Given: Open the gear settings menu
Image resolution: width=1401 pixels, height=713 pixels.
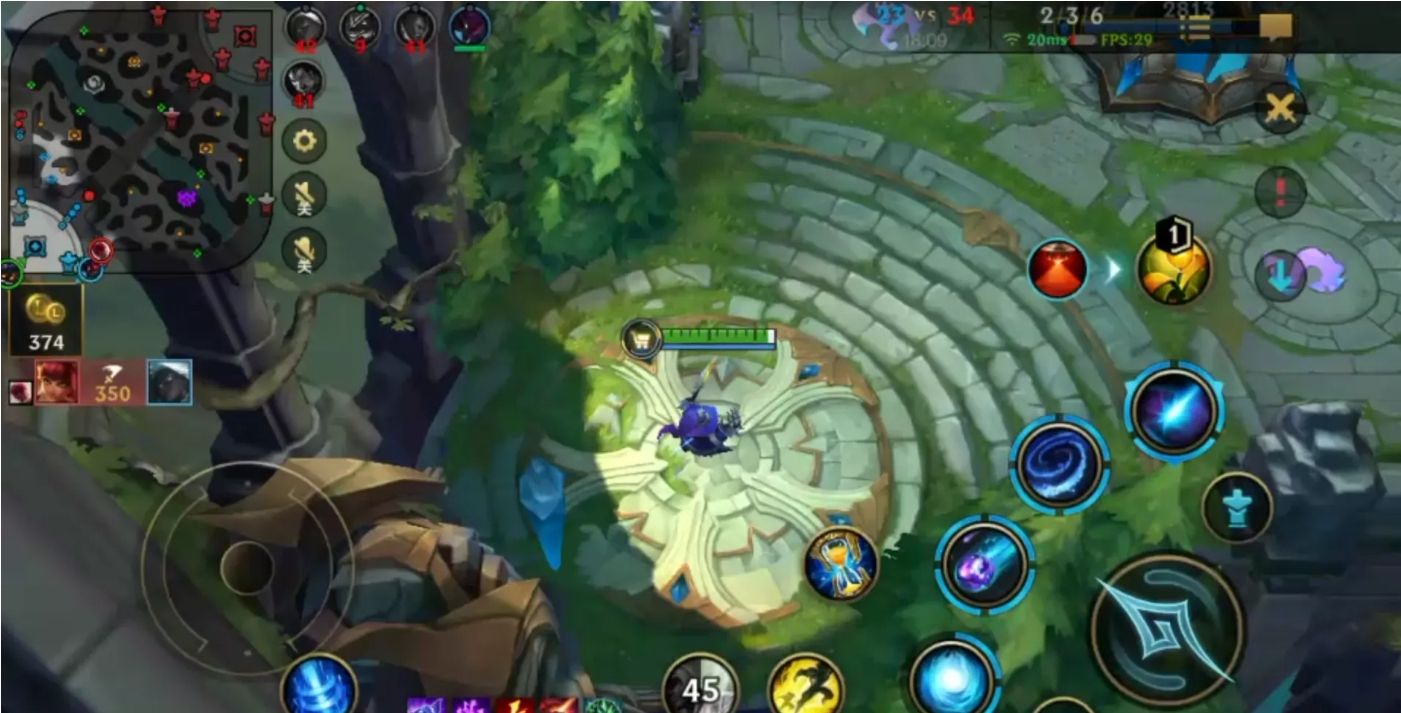Looking at the screenshot, I should coord(304,141).
